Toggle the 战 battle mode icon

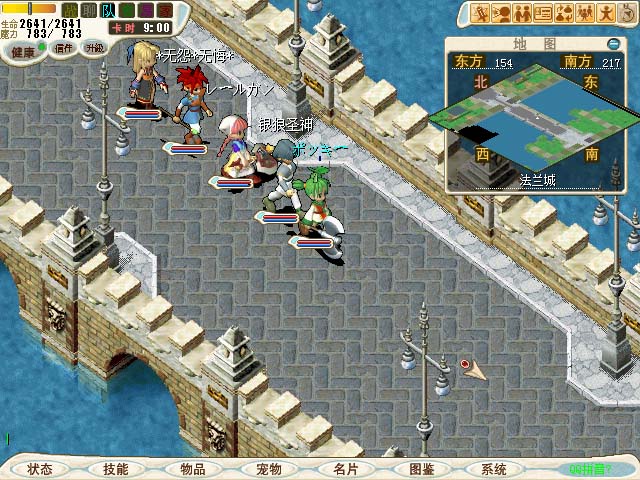(70, 10)
